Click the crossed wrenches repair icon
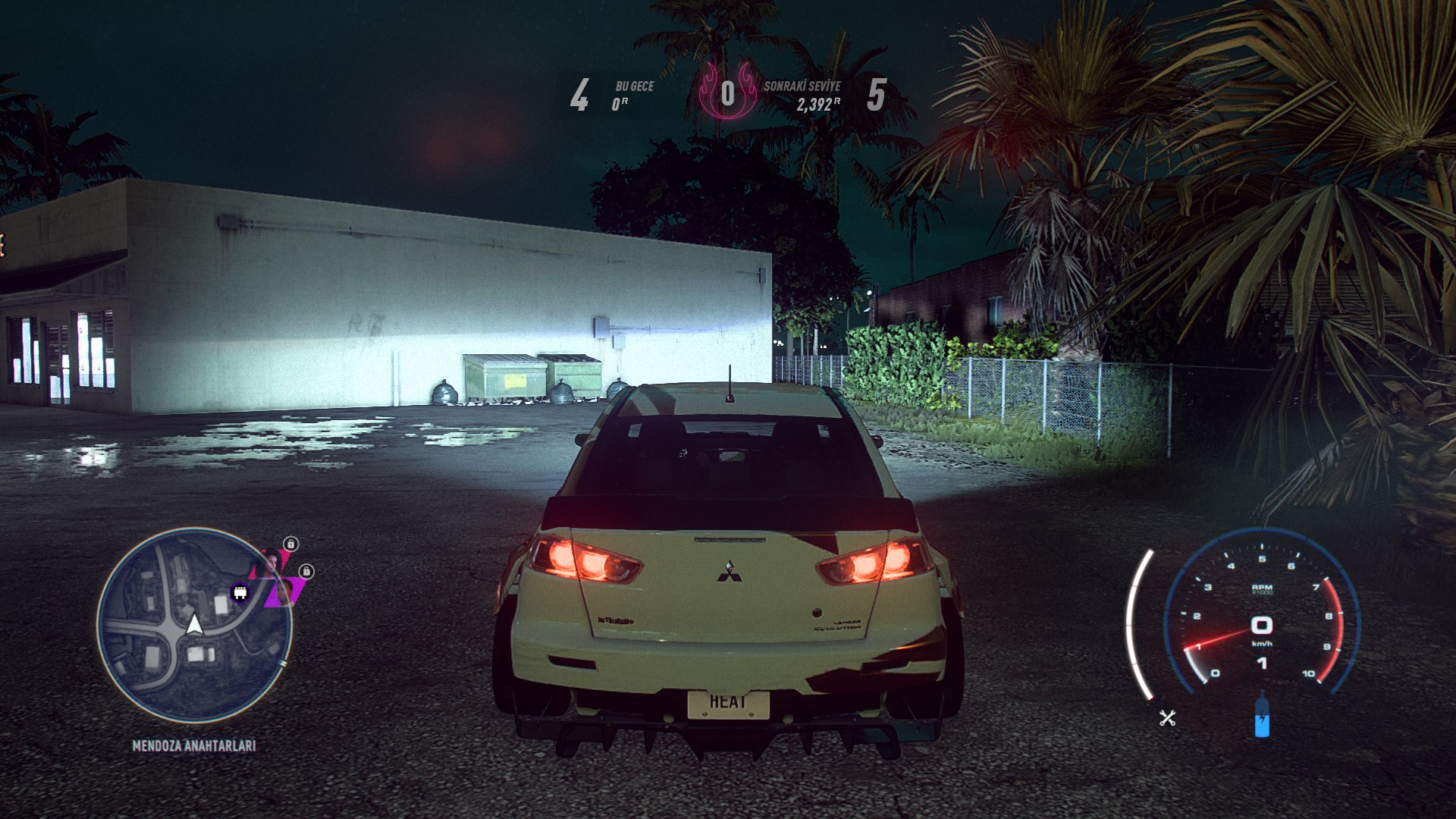This screenshot has width=1456, height=819. coord(1167,717)
